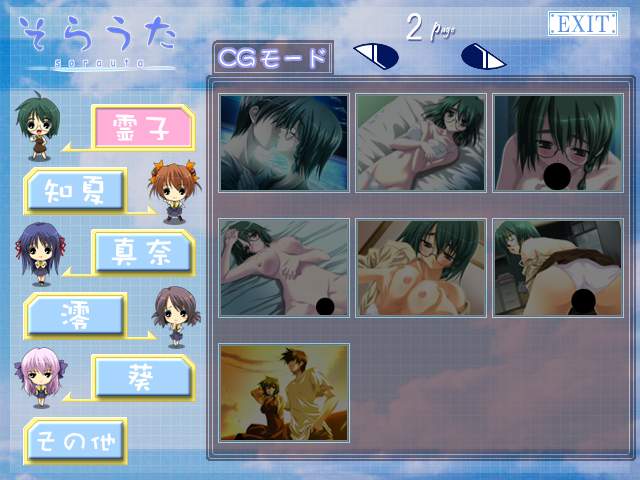This screenshot has width=640, height=480.
Task: Show the 葵 character gallery
Action: click(141, 377)
